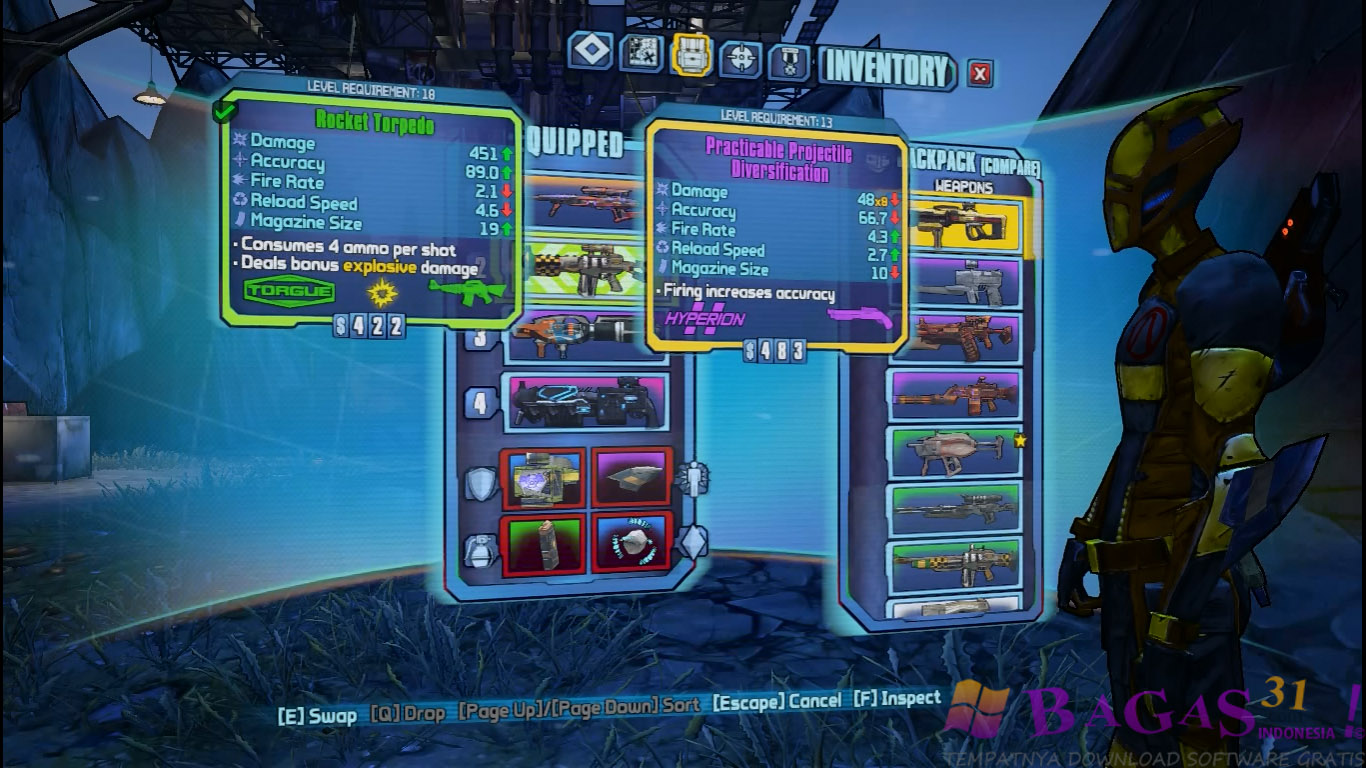Select the Backpack weapons list header
Viewport: 1366px width, 768px height.
pos(963,187)
